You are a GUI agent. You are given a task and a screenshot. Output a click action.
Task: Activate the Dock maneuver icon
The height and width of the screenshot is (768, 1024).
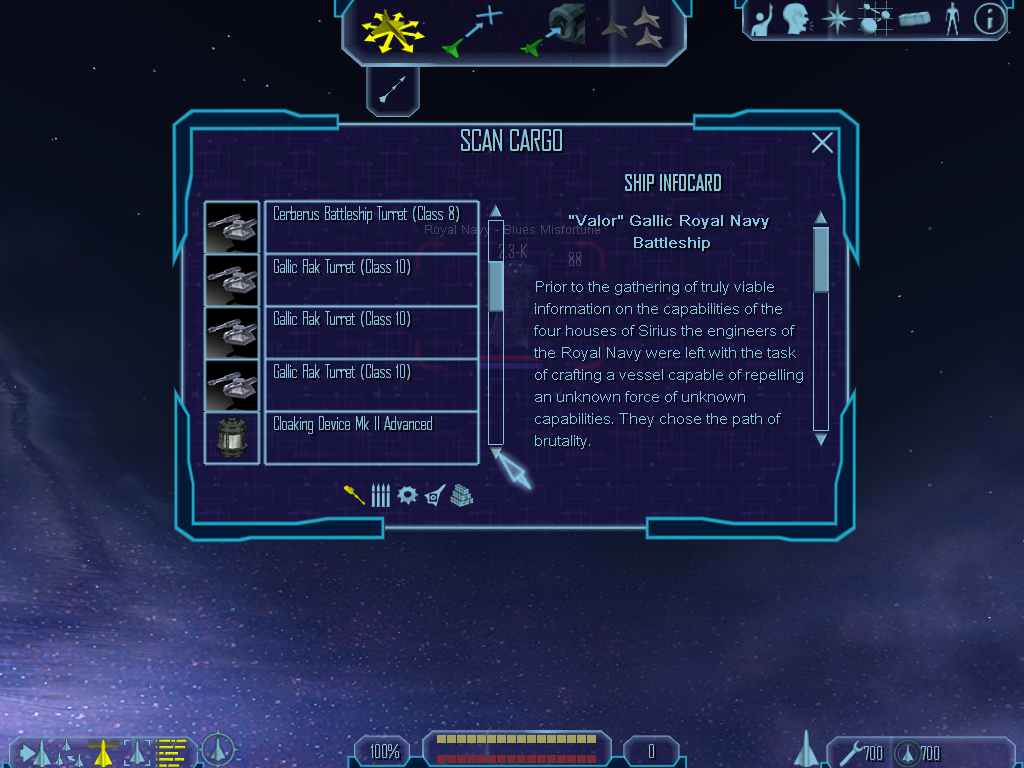pos(554,30)
